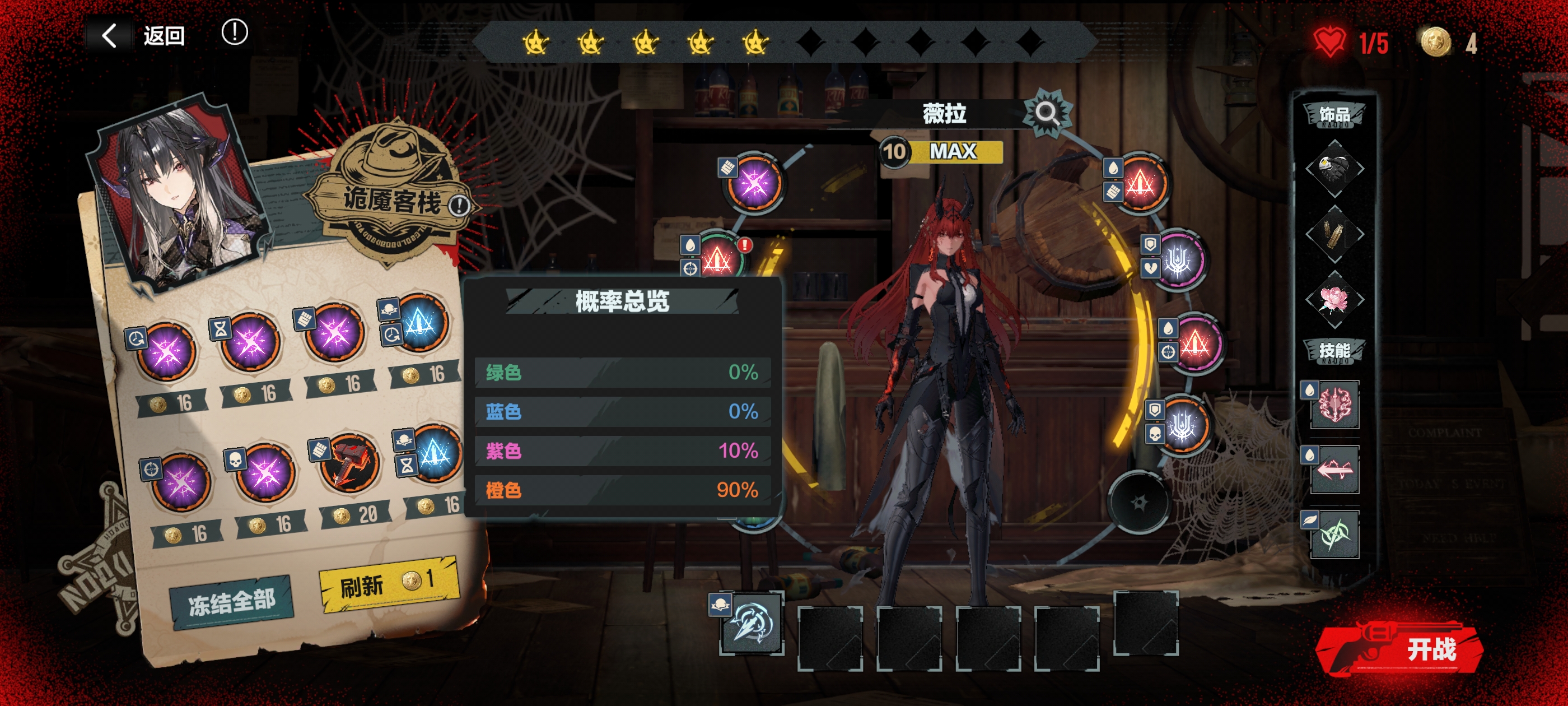Image resolution: width=1568 pixels, height=706 pixels.
Task: Select the pink flower accessory slot
Action: click(1334, 300)
